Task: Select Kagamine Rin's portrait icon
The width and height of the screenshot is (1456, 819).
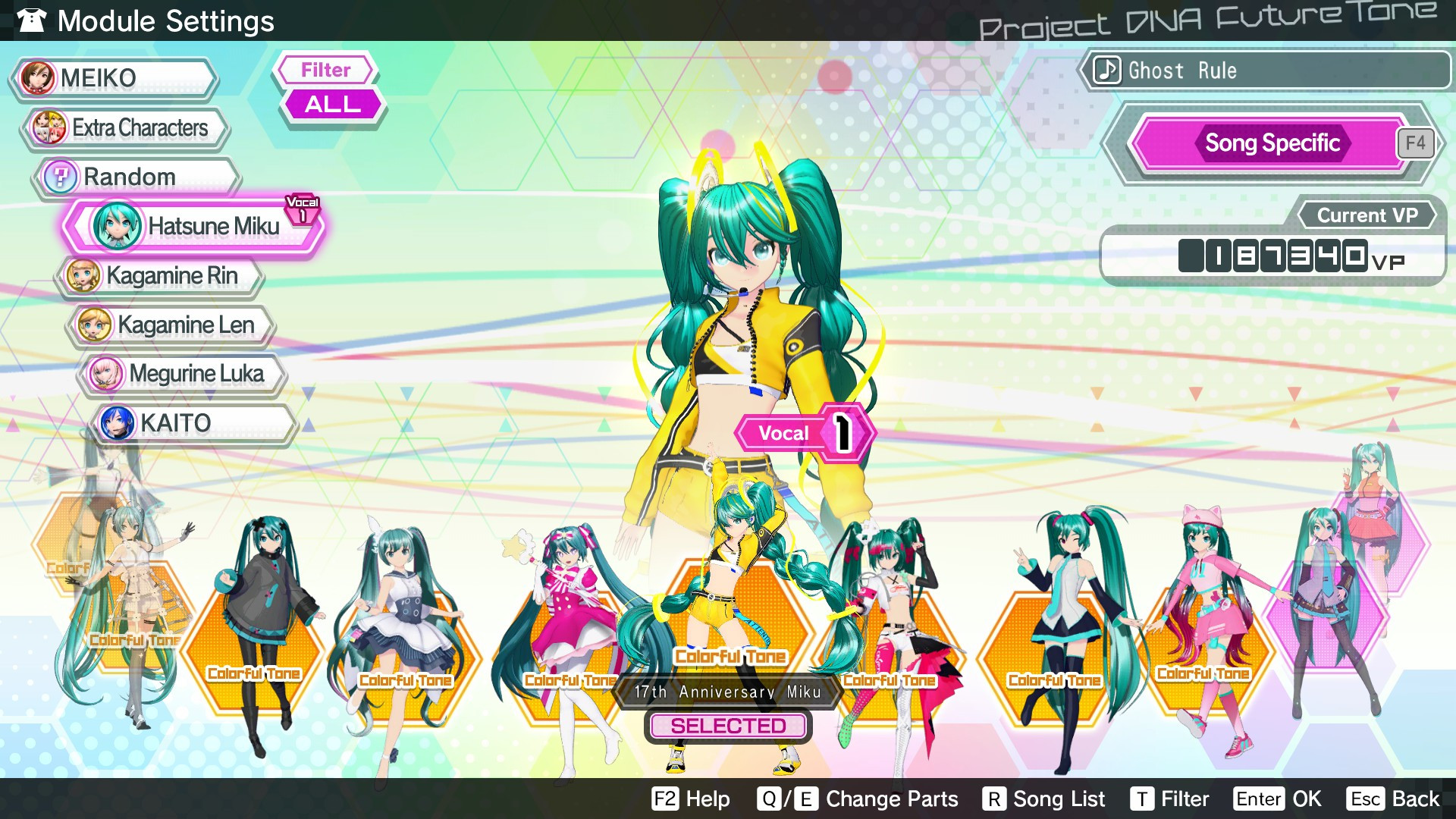Action: click(x=83, y=275)
